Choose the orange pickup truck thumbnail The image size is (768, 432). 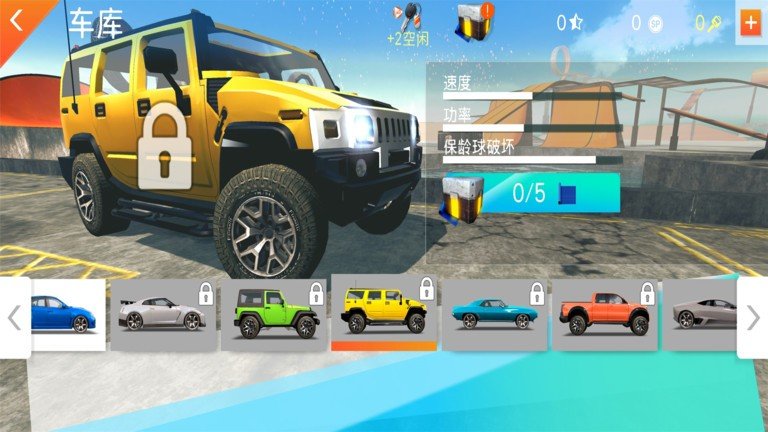pos(604,315)
